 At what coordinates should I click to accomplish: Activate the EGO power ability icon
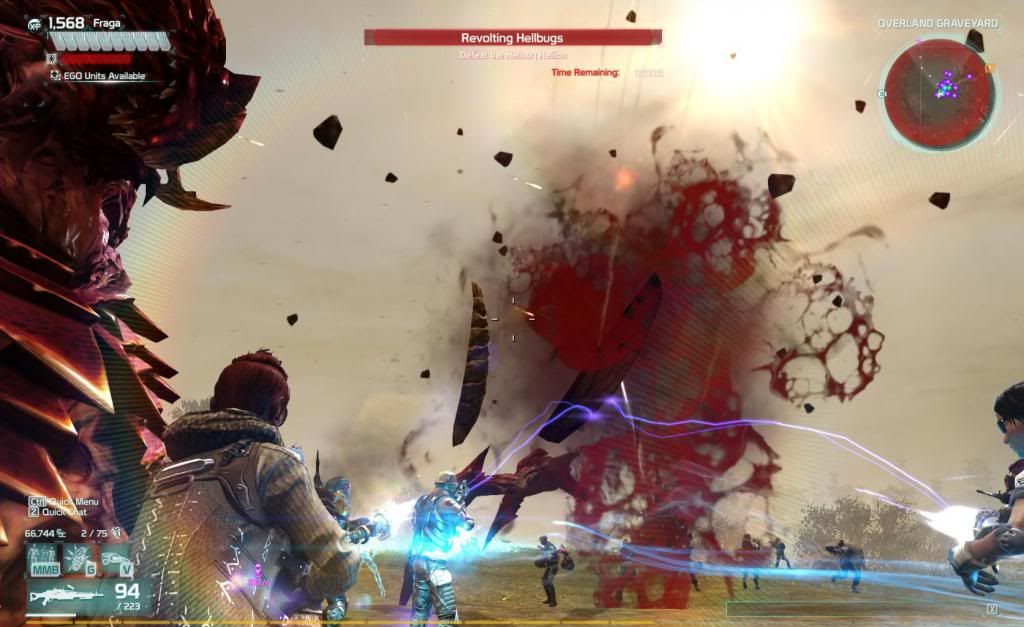41,558
